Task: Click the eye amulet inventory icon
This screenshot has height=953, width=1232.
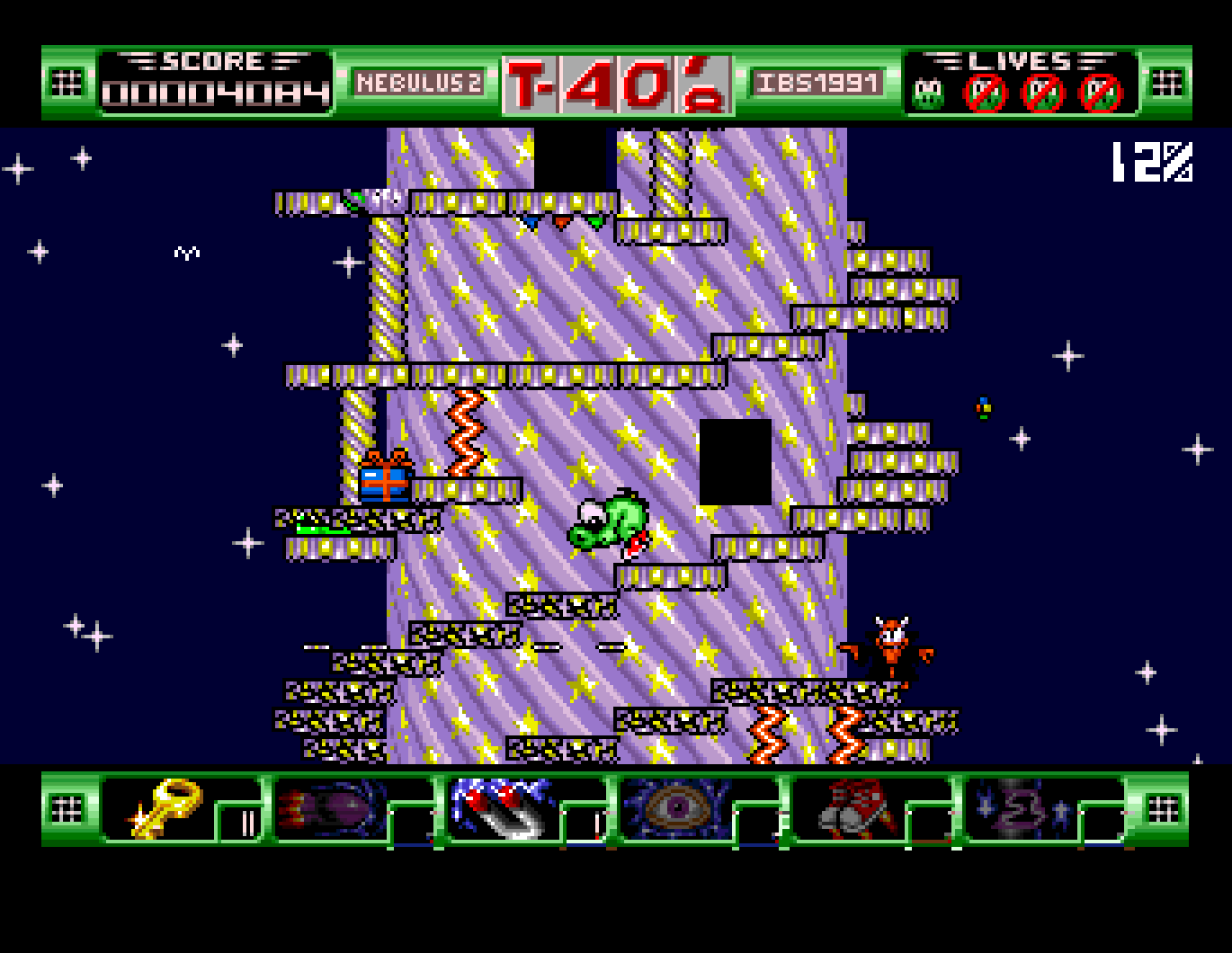Action: (x=677, y=807)
